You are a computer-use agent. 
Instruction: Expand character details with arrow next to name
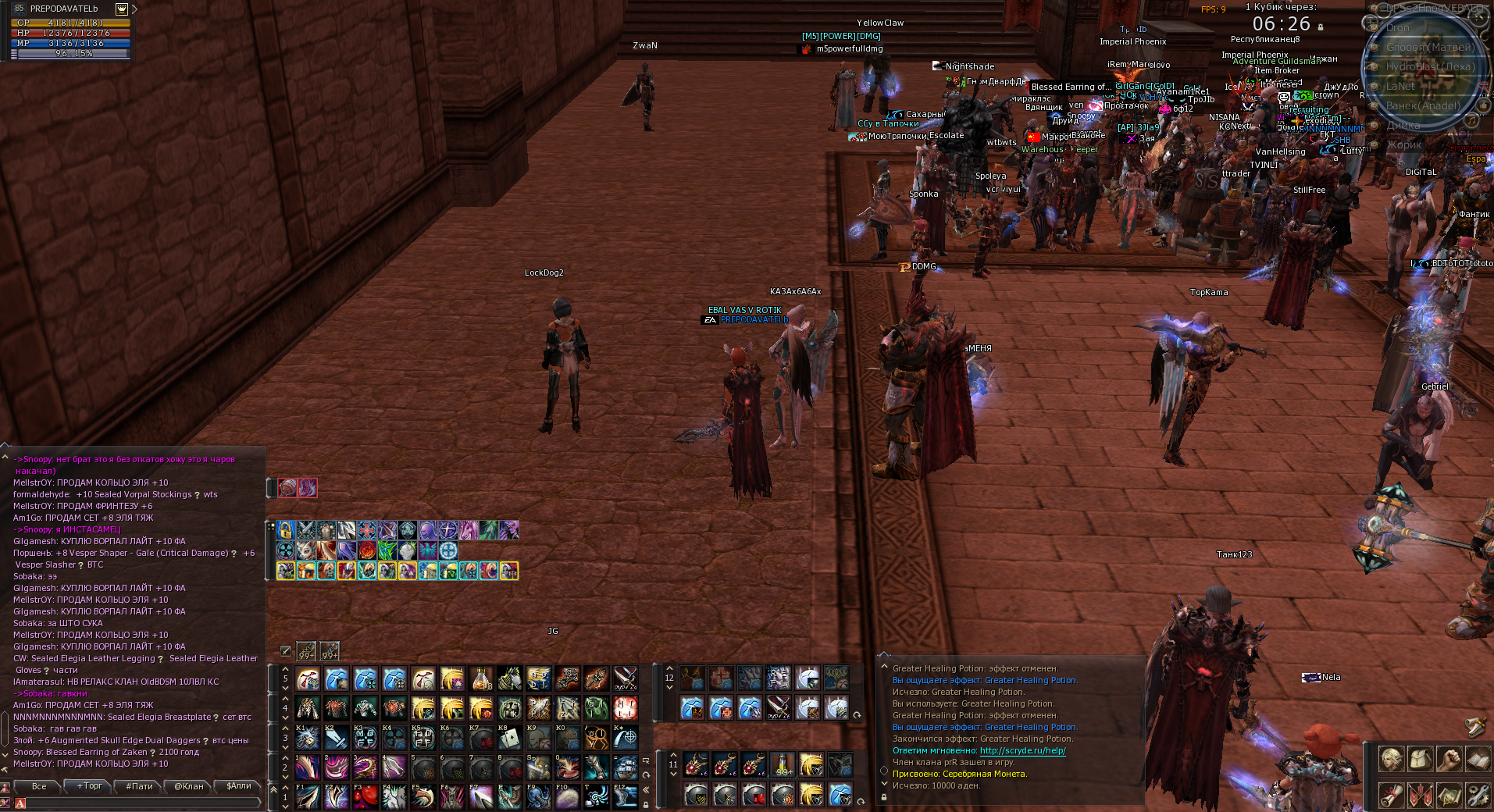coord(134,9)
